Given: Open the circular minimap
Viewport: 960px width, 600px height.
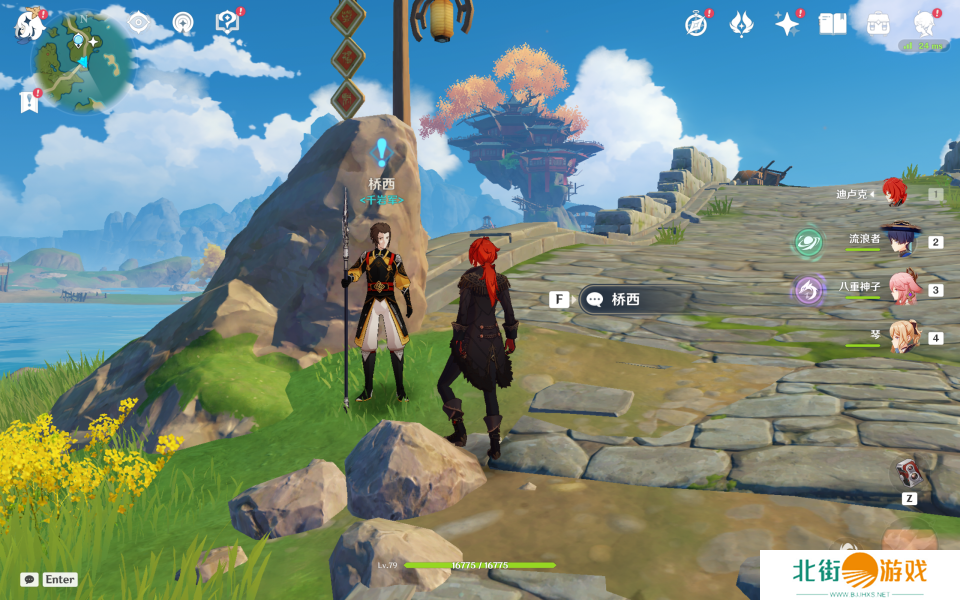Looking at the screenshot, I should point(82,62).
